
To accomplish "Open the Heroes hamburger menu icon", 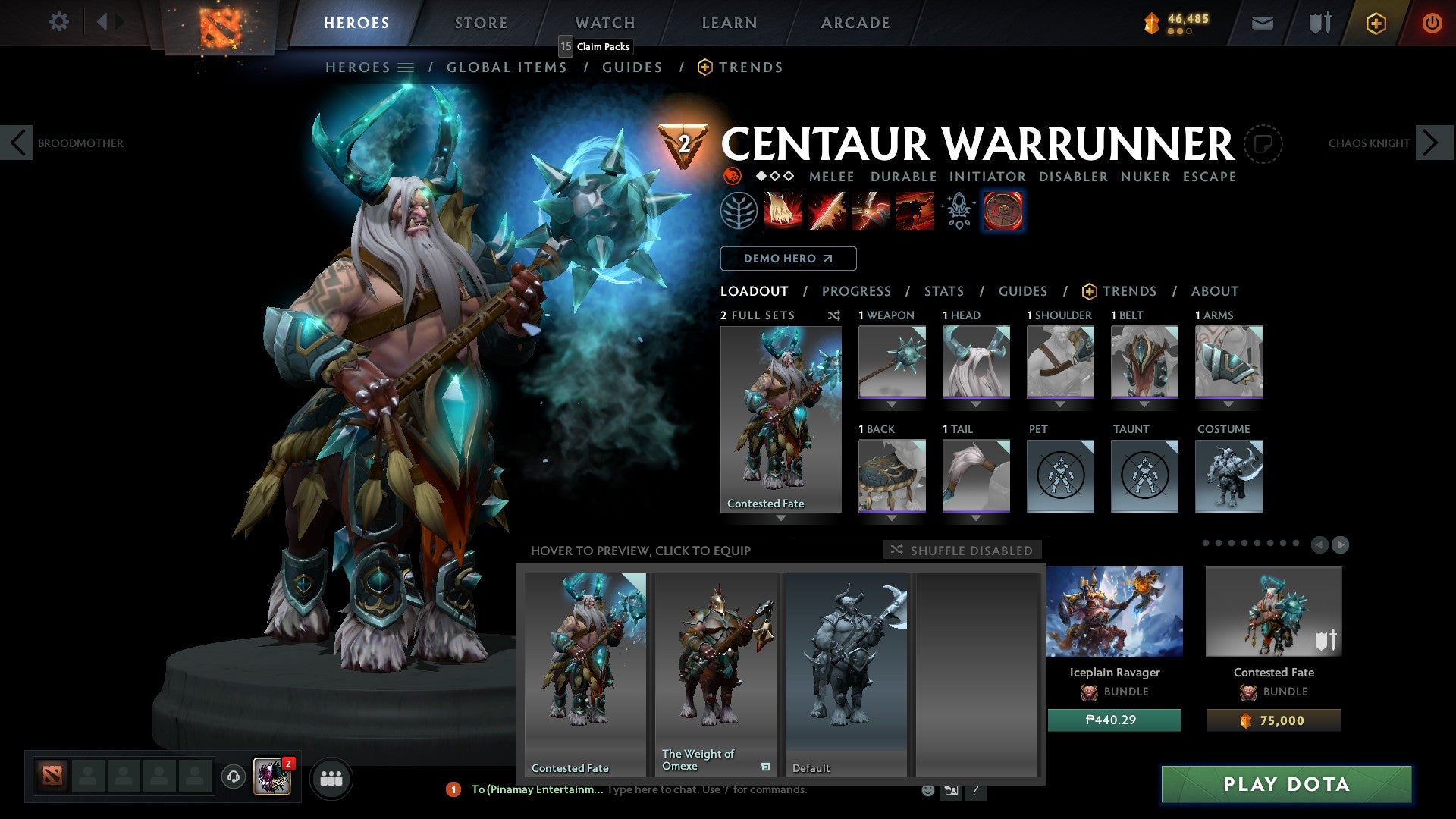I will tap(406, 67).
